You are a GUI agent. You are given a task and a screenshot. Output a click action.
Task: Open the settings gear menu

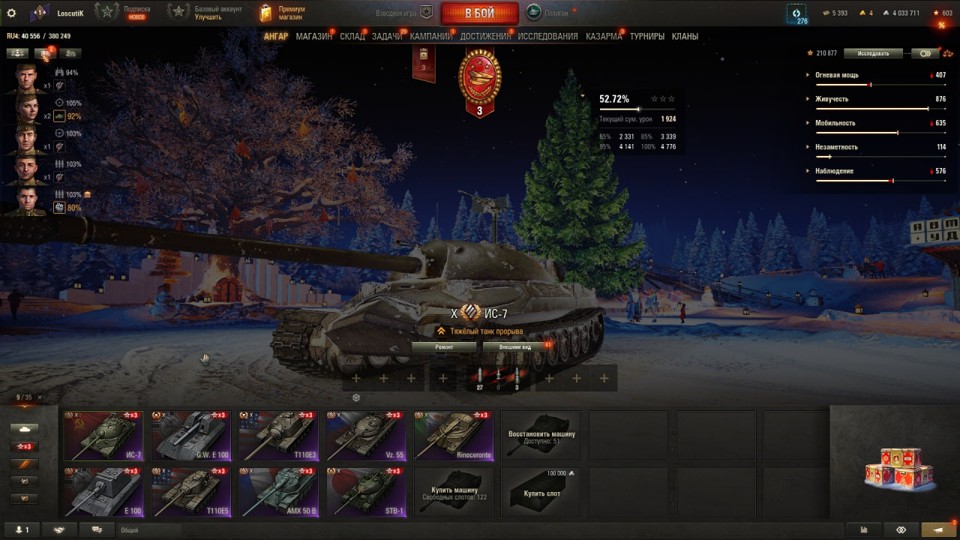(x=12, y=13)
